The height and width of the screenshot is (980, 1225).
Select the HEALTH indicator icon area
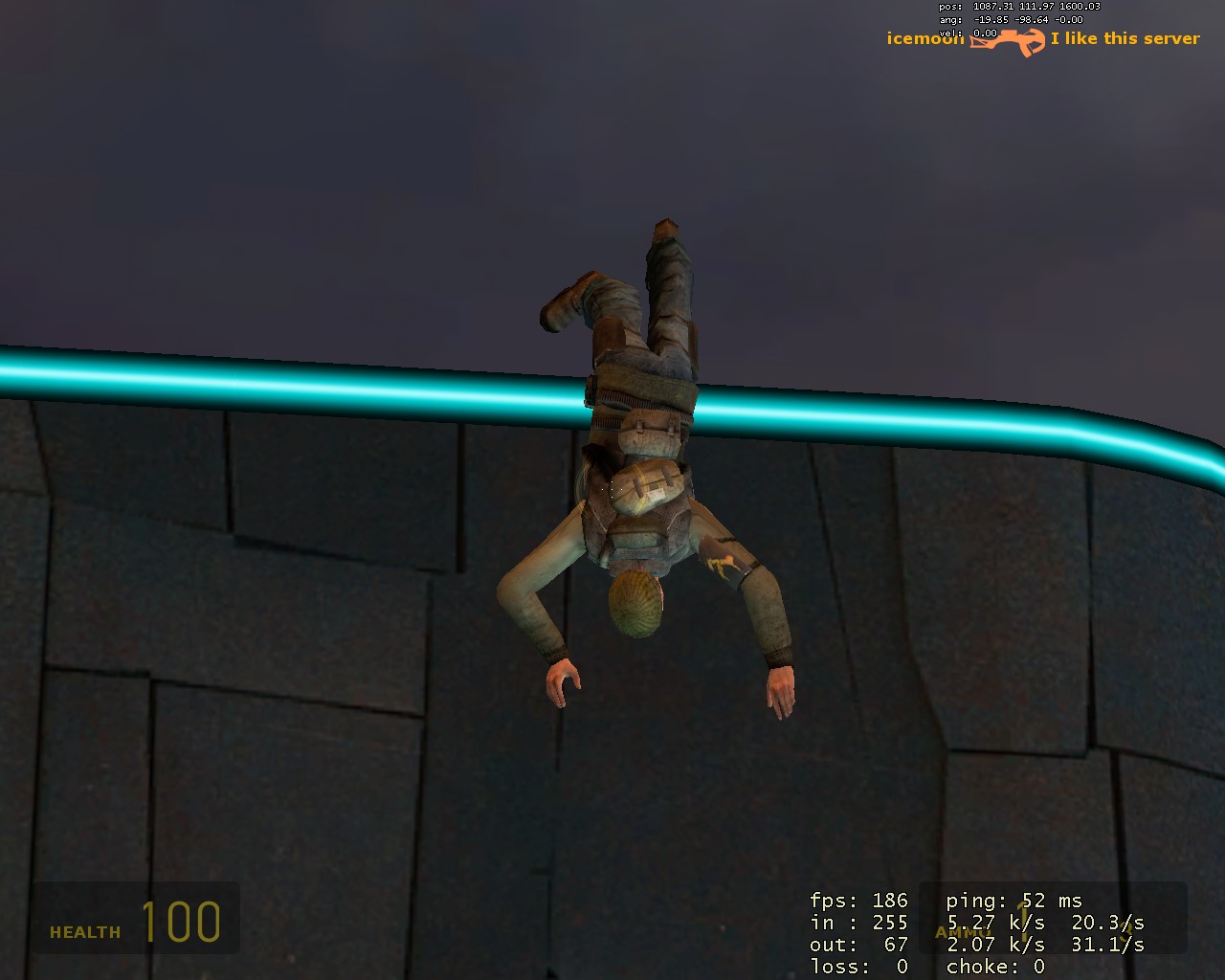pos(84,930)
